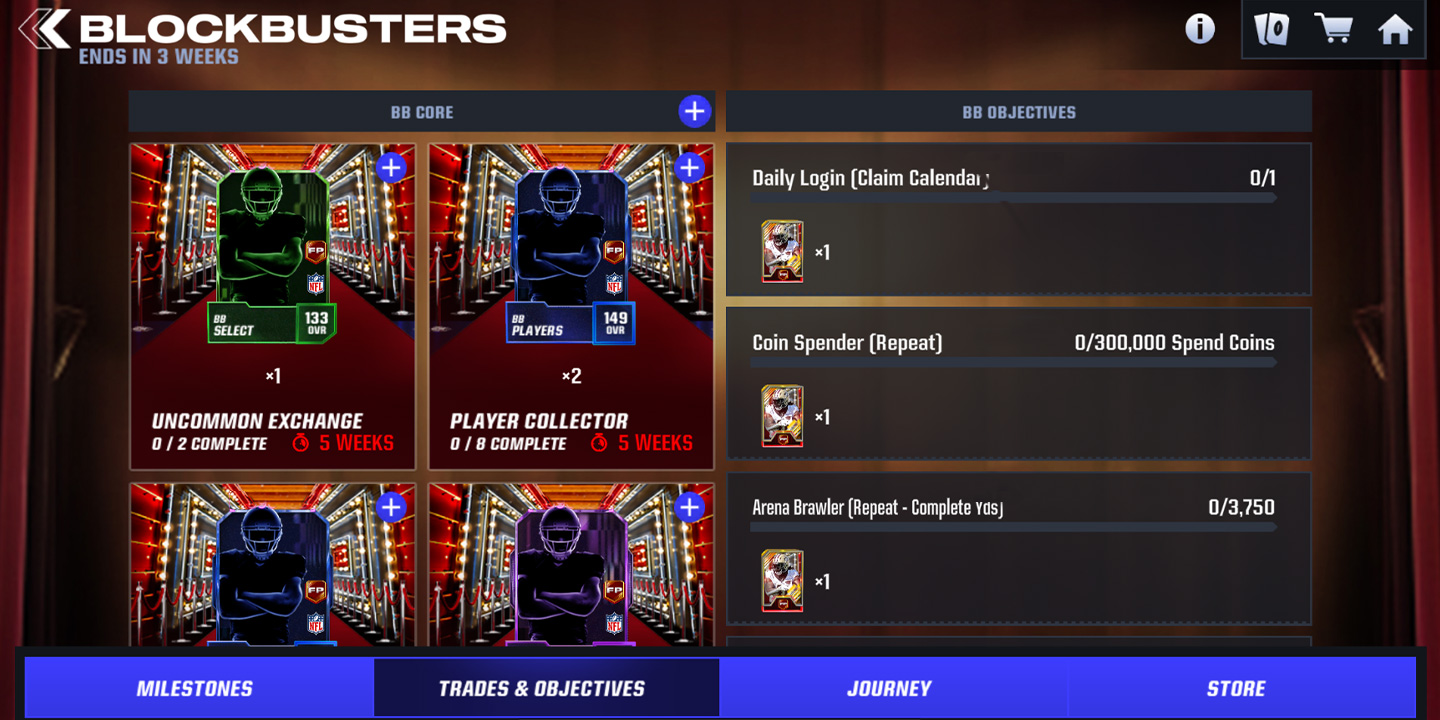The width and height of the screenshot is (1440, 720).
Task: Expand the Uncommon Exchange card plus button
Action: pos(390,168)
